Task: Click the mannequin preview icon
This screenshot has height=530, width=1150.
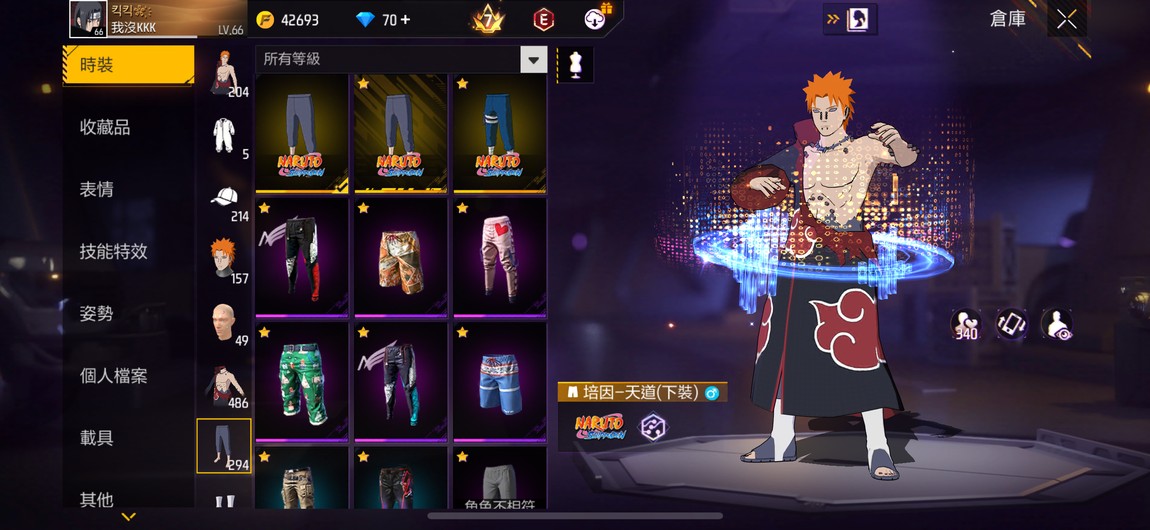Action: [x=574, y=65]
